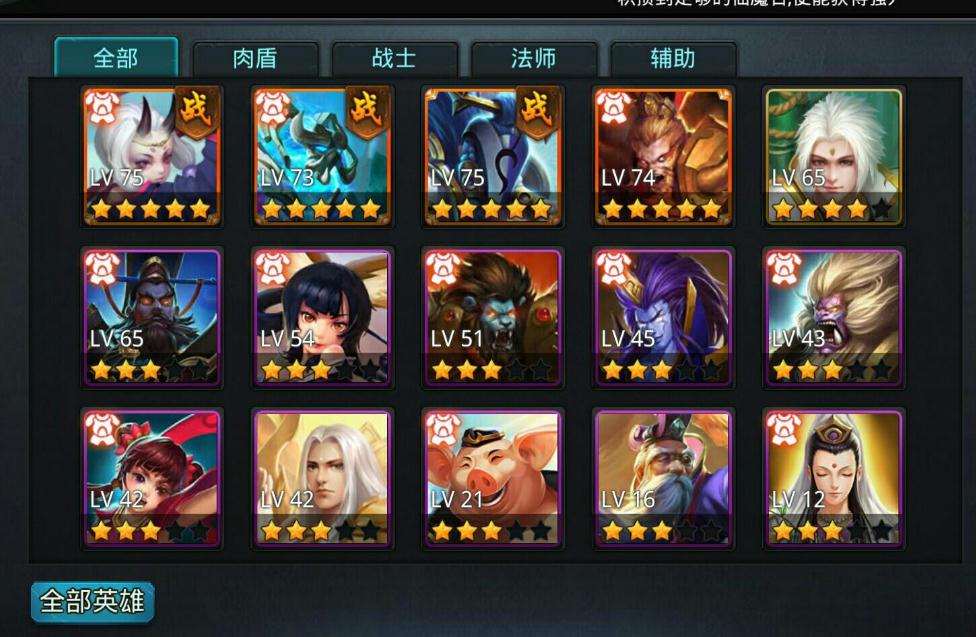The height and width of the screenshot is (637, 976).
Task: Show the 法师 hero category
Action: point(533,59)
